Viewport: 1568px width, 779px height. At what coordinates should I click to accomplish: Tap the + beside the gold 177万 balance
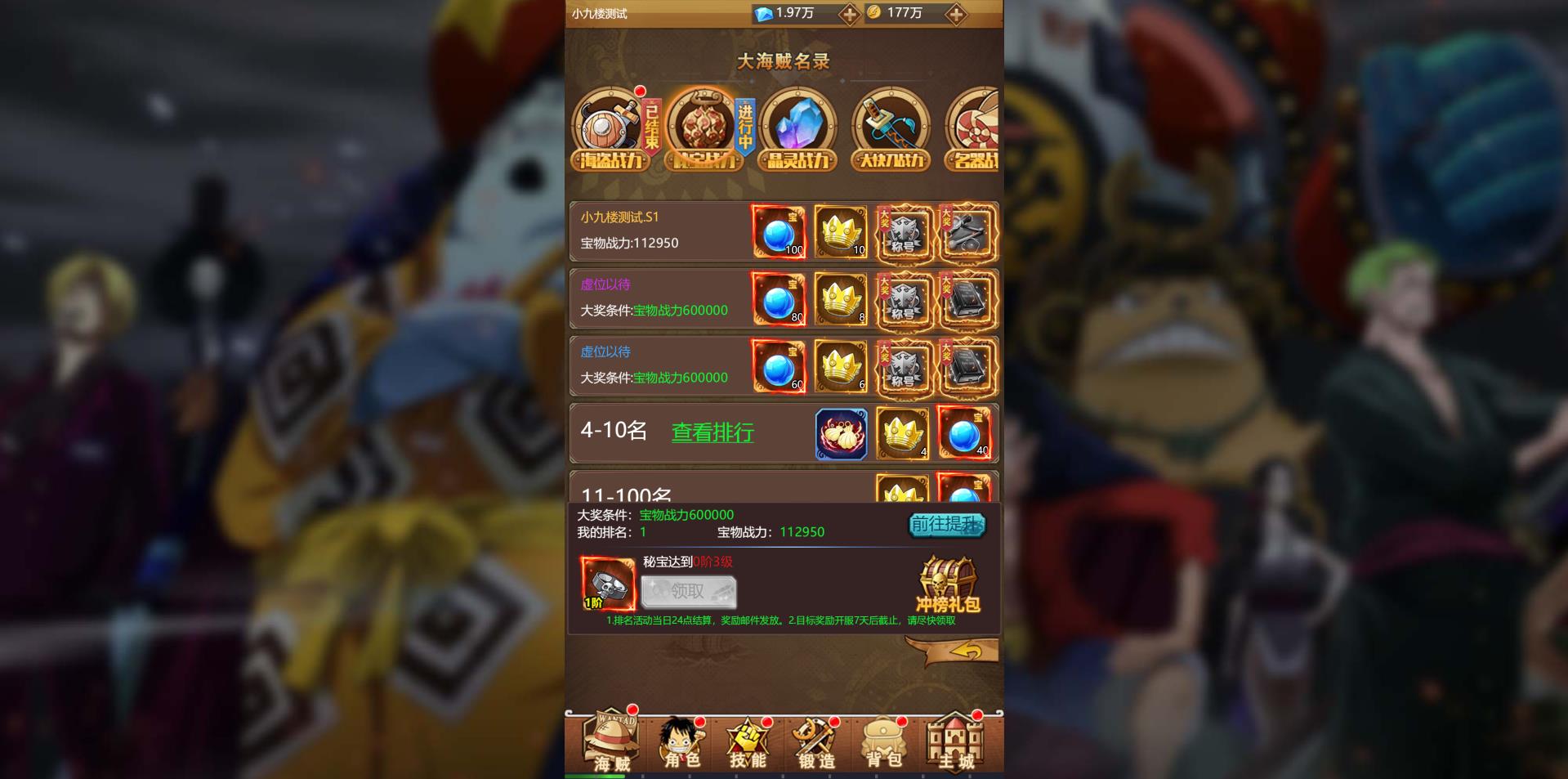(x=956, y=13)
